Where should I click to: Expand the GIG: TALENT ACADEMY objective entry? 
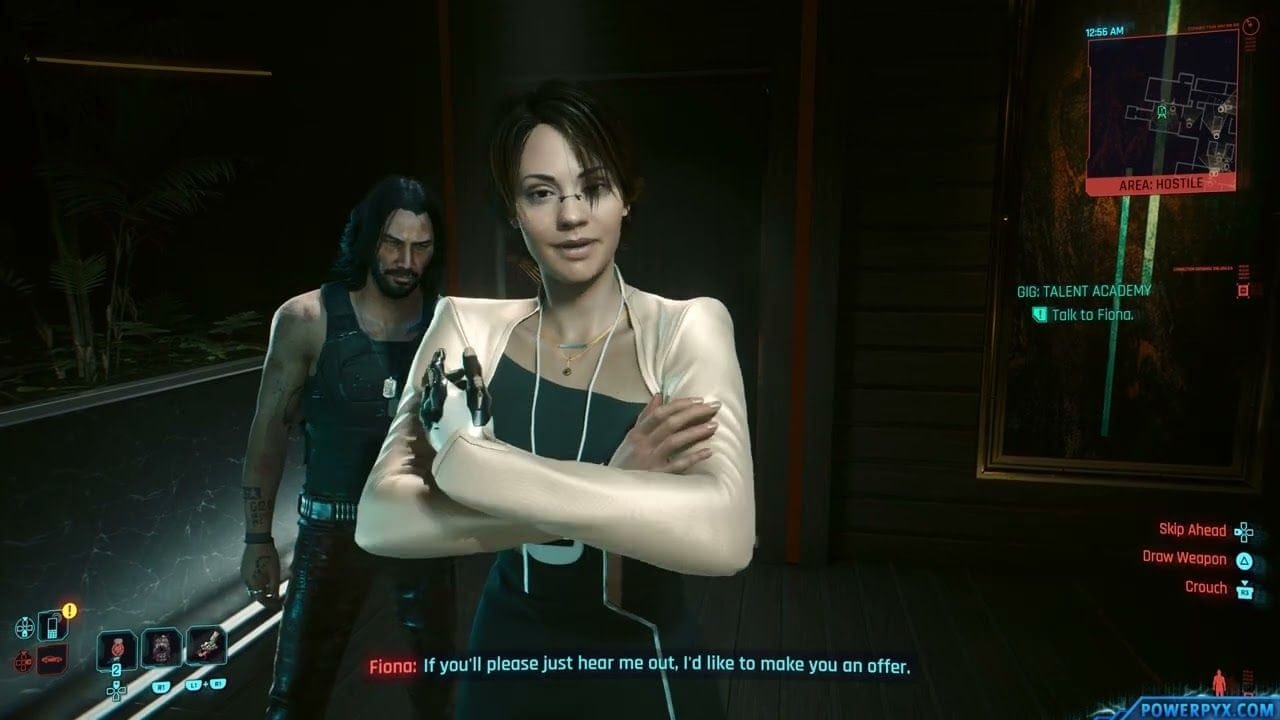click(1083, 292)
